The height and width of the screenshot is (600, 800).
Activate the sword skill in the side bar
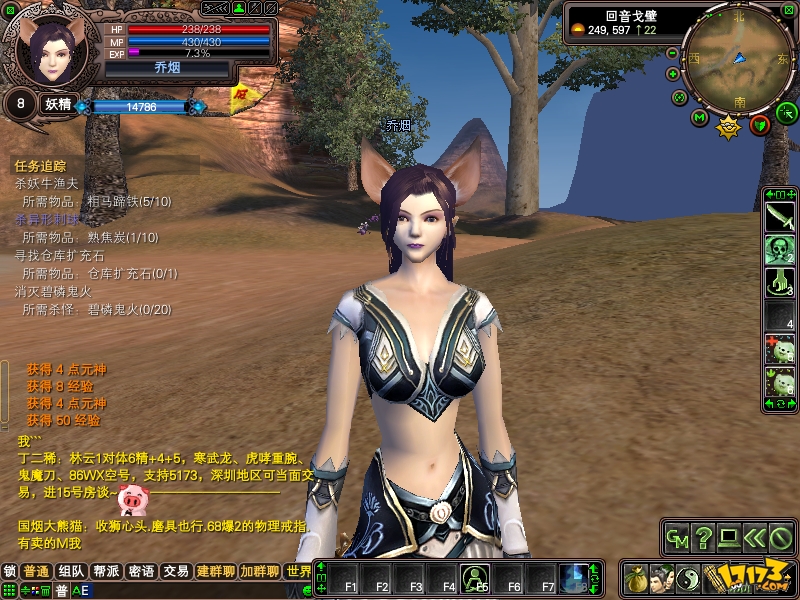(779, 216)
